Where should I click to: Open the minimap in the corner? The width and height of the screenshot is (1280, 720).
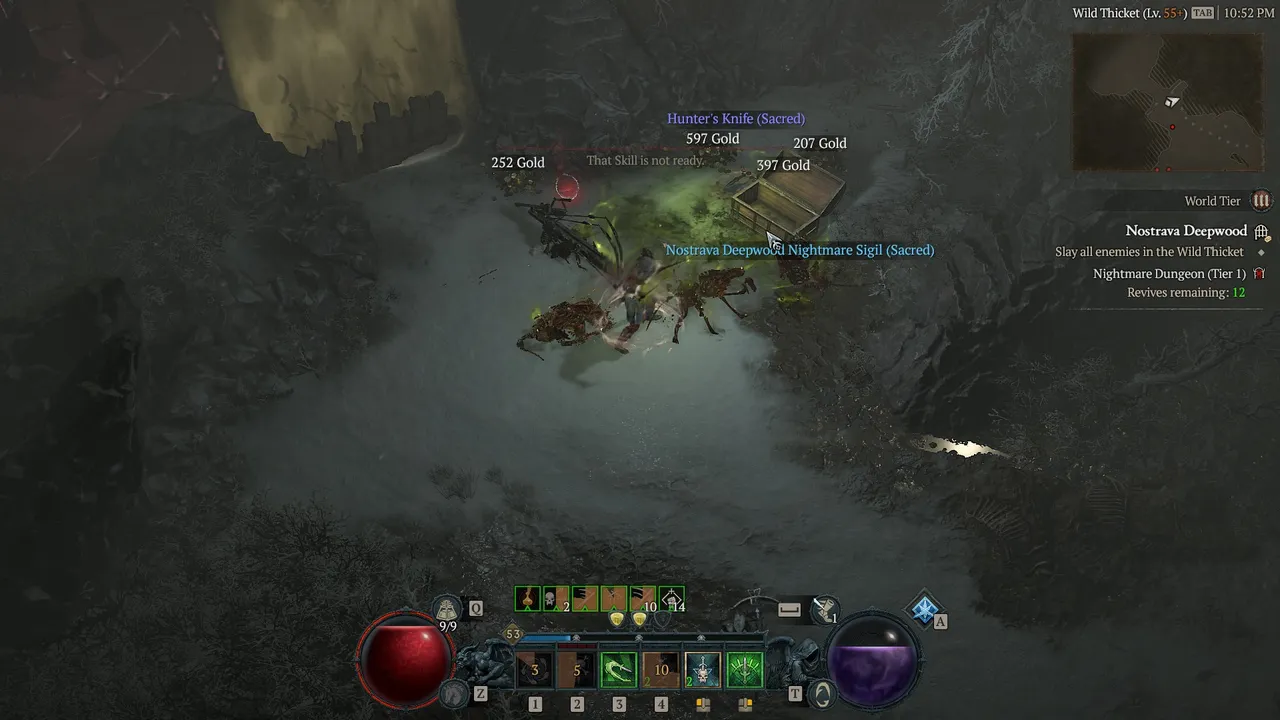click(1168, 101)
